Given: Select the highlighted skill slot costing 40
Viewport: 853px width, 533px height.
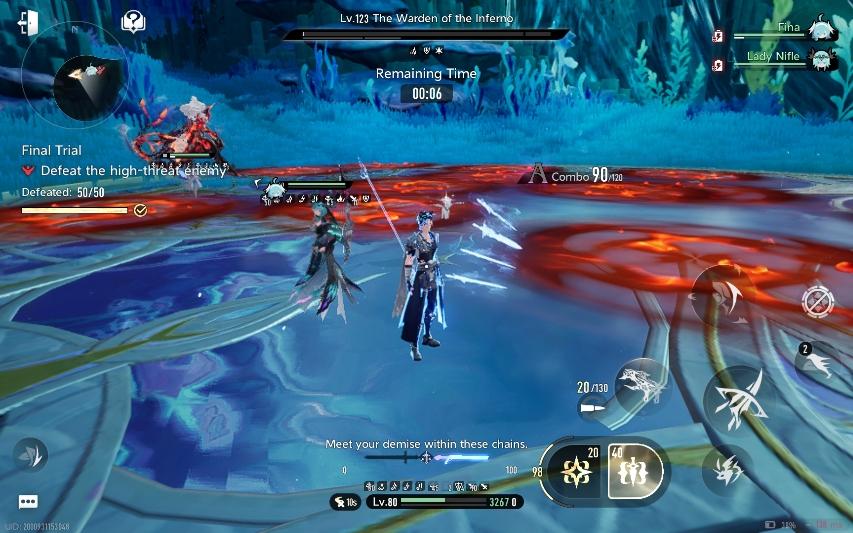Looking at the screenshot, I should tap(634, 472).
